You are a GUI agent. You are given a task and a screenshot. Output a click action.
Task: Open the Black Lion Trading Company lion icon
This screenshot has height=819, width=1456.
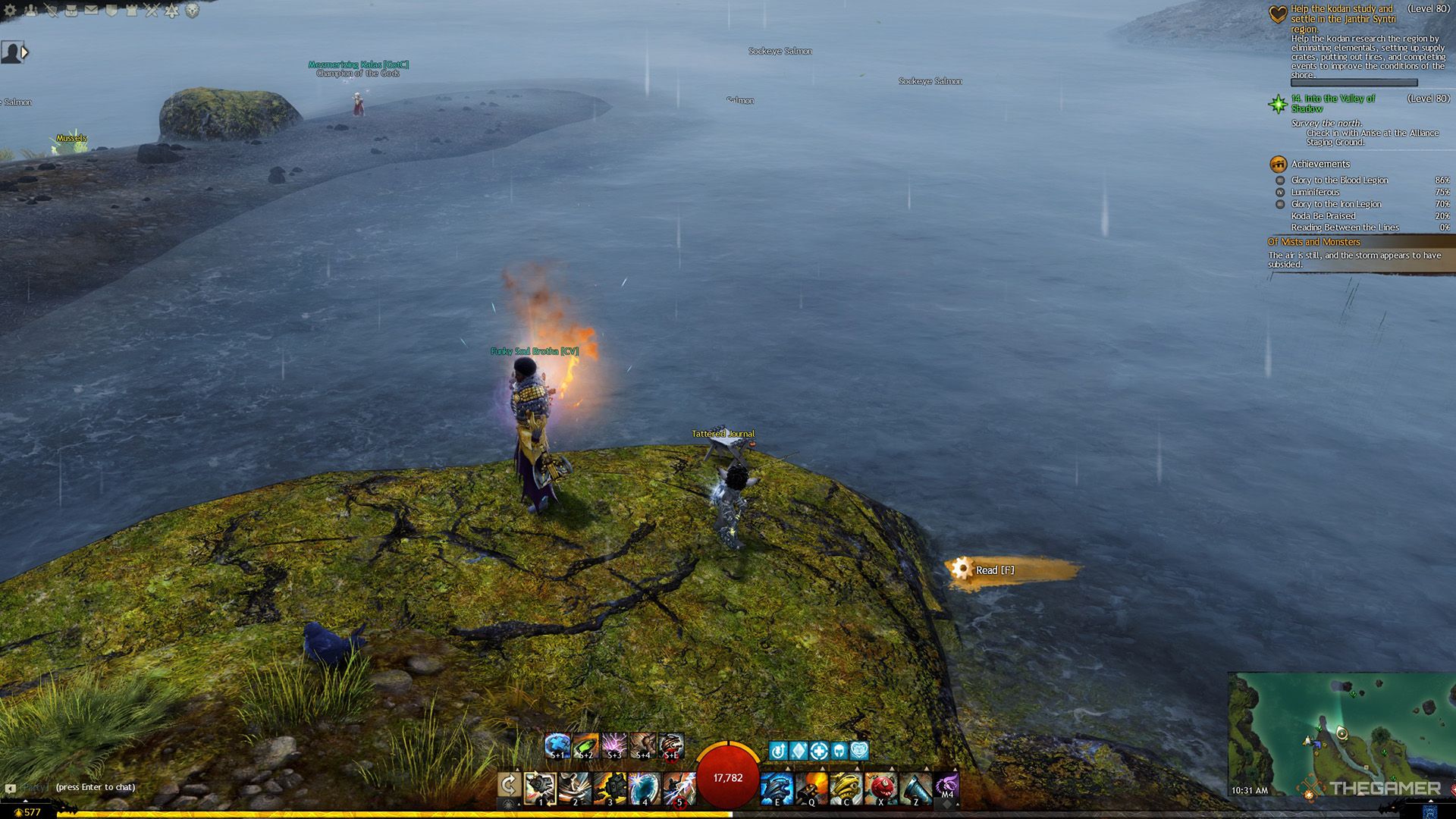(193, 11)
